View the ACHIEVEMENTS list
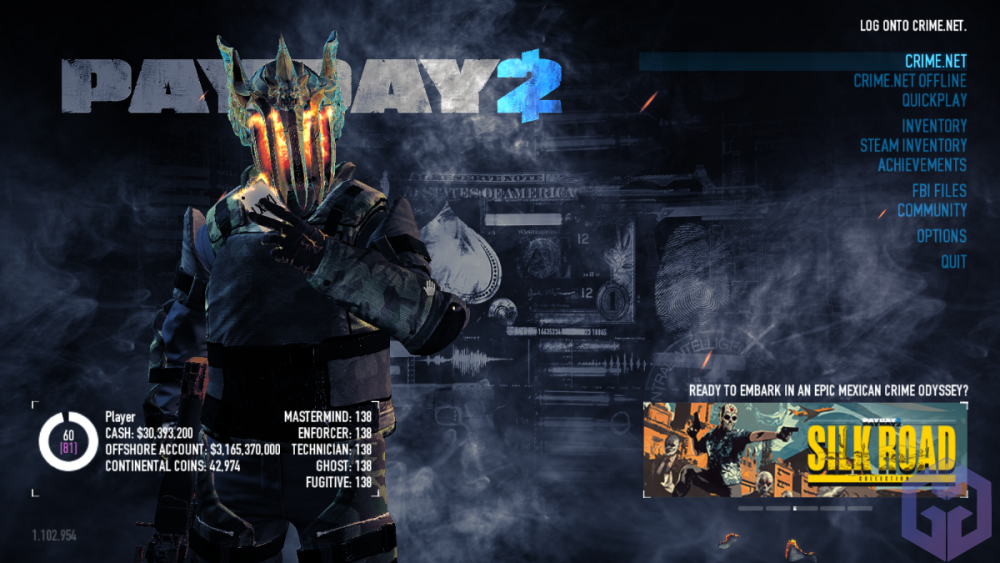 point(922,165)
